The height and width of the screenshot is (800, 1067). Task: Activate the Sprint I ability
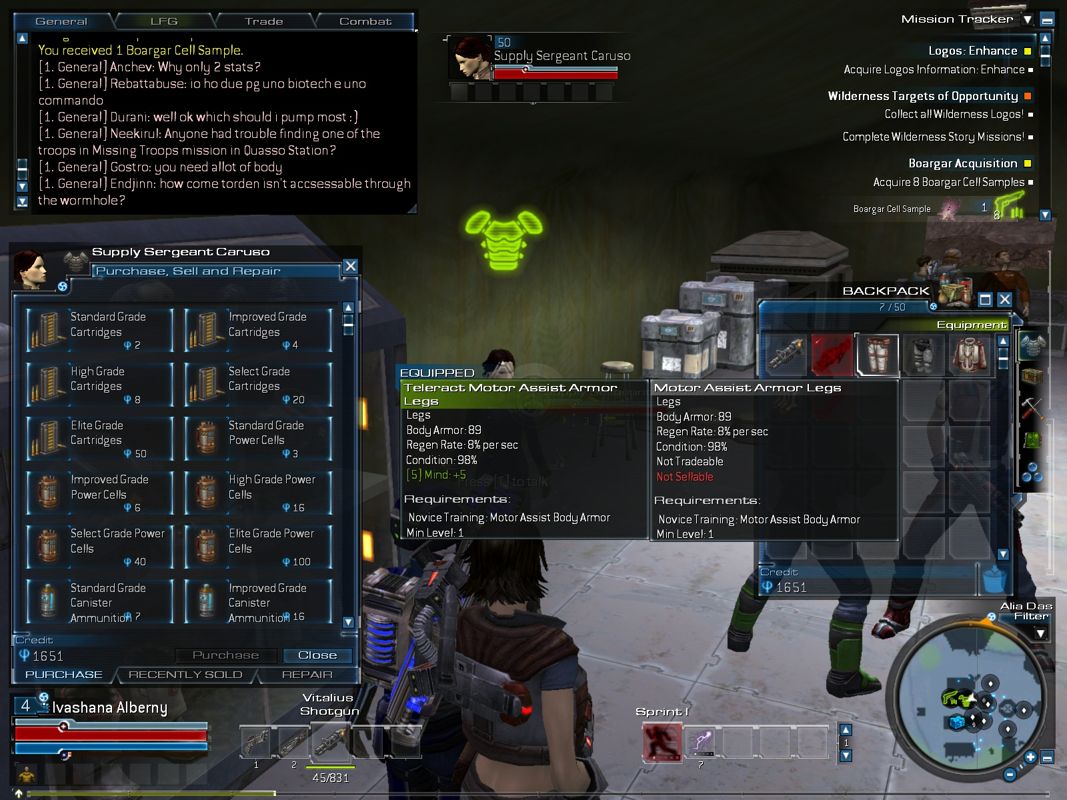click(x=661, y=742)
